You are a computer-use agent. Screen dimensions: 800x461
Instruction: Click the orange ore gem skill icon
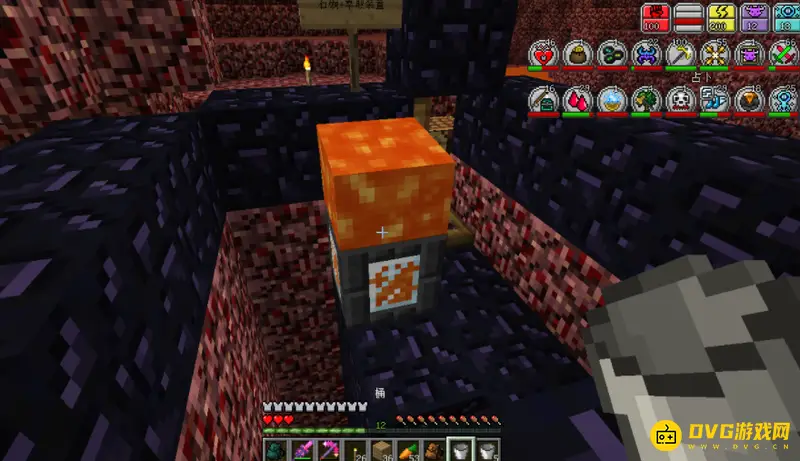(750, 100)
